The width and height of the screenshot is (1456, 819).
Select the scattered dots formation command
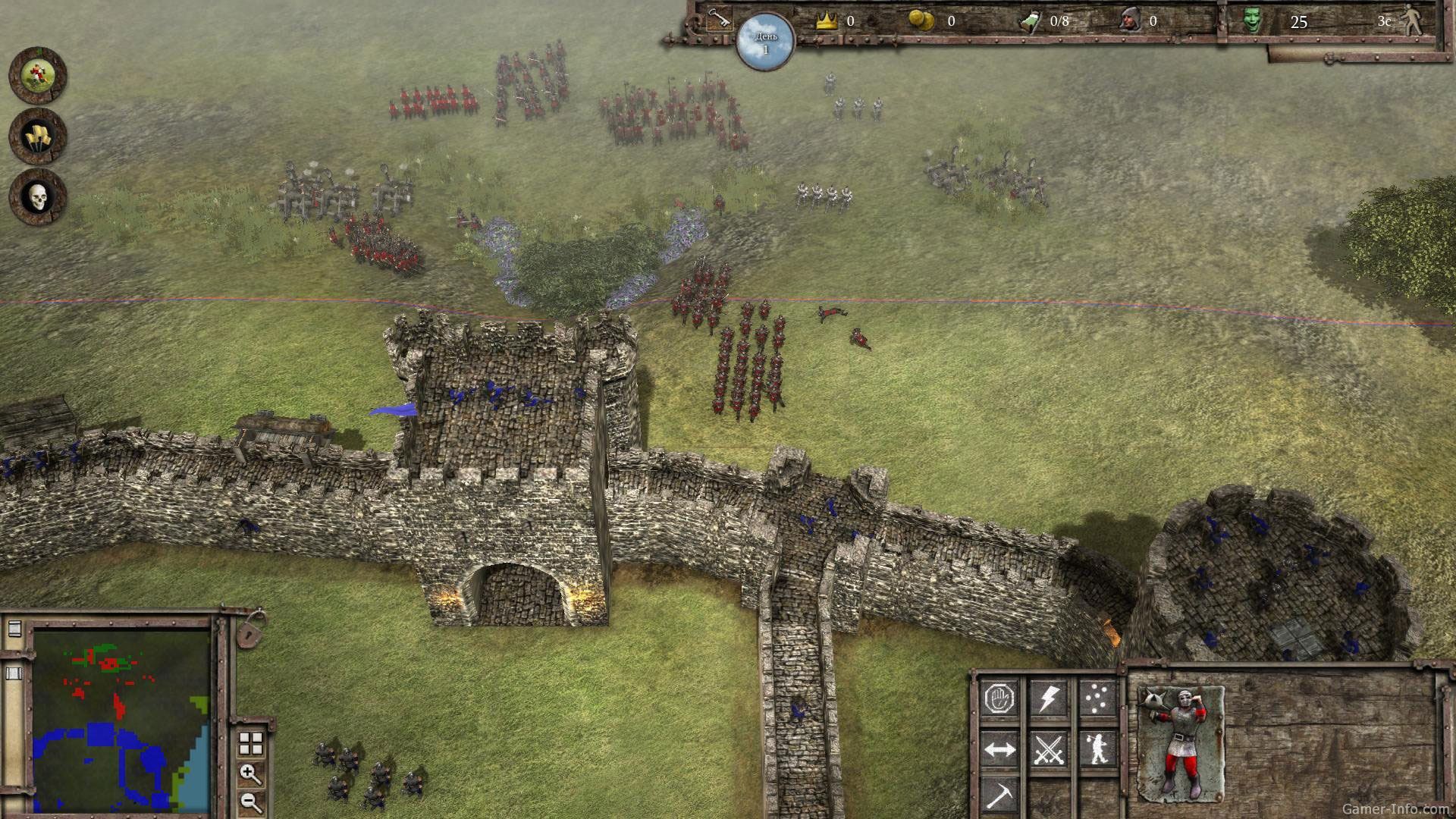pos(1097,697)
